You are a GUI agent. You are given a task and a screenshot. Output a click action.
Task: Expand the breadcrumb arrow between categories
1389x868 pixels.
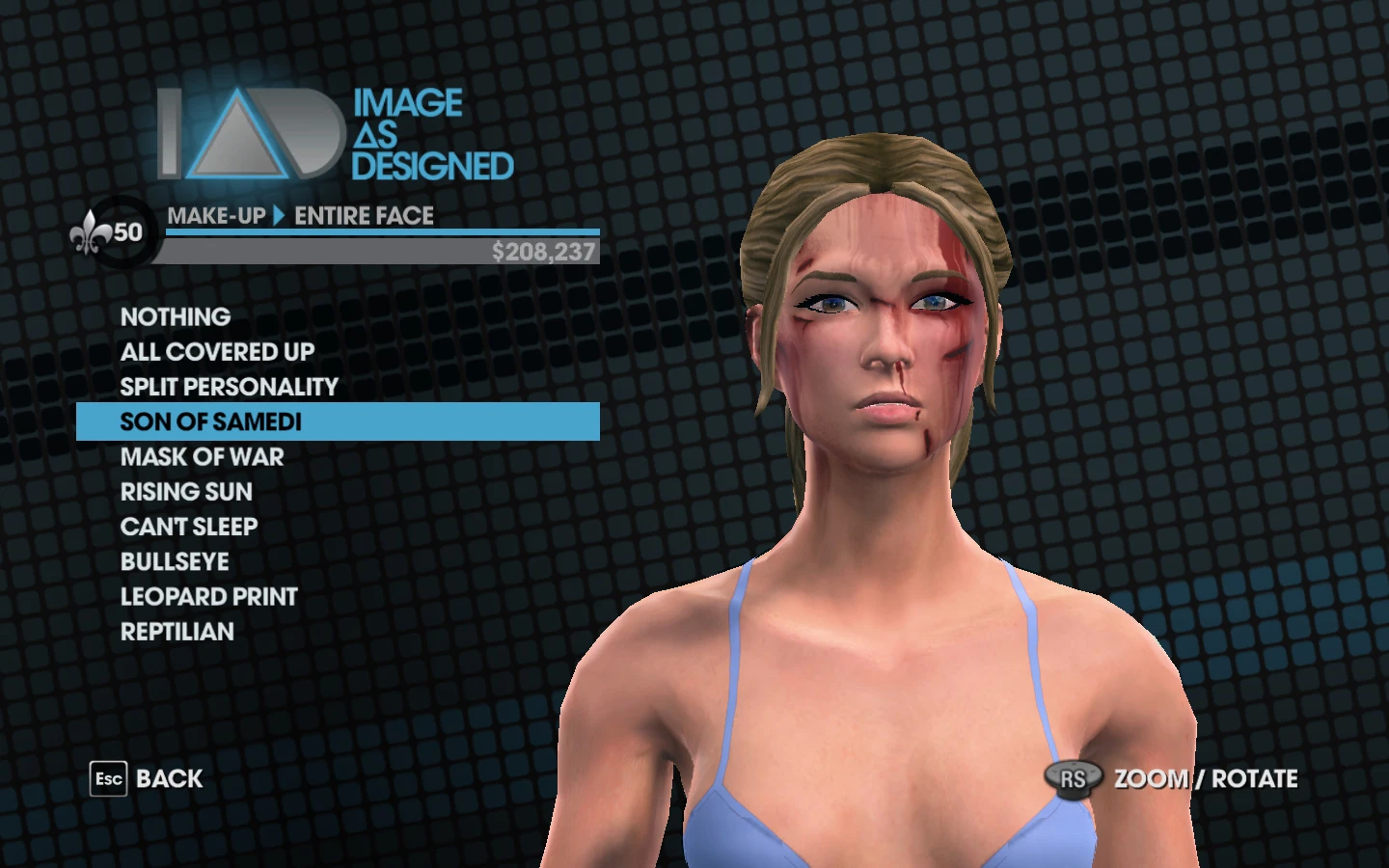pos(278,216)
